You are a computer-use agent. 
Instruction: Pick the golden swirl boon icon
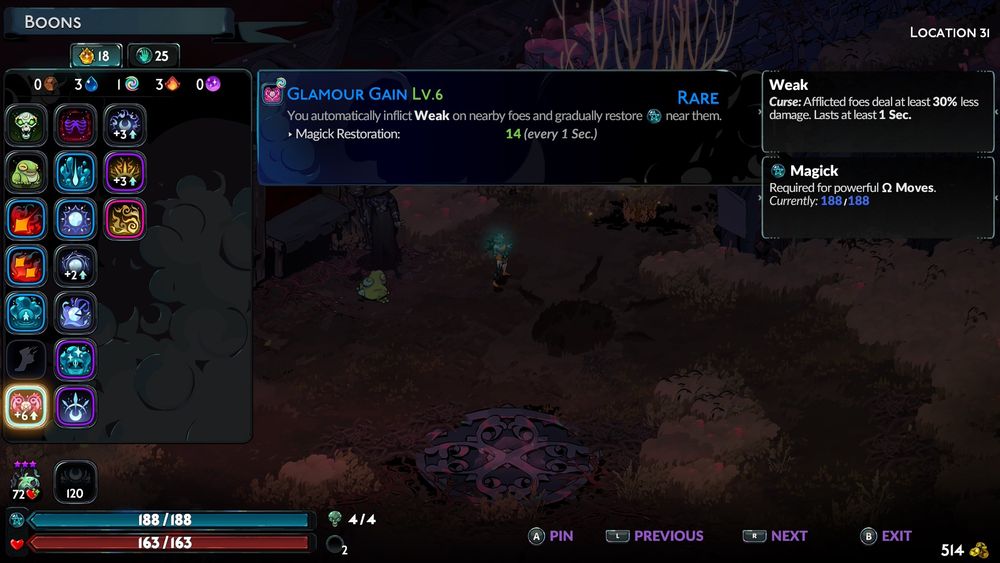(125, 219)
